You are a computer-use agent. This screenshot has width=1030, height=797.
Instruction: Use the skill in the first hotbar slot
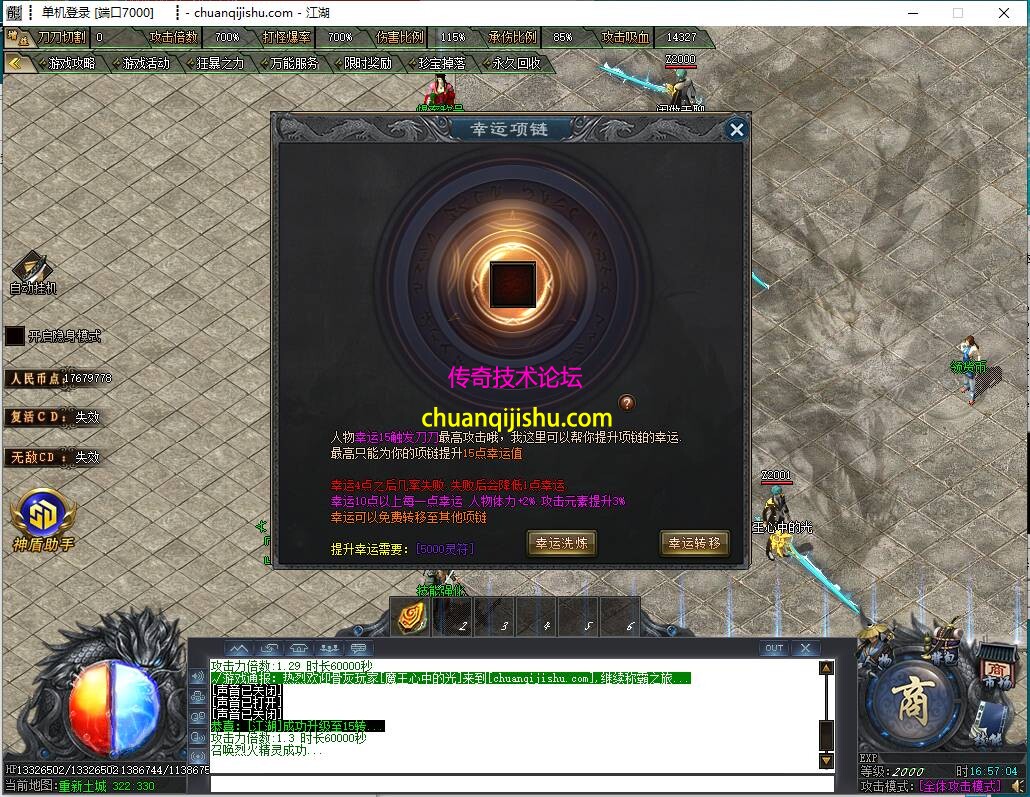(x=412, y=618)
